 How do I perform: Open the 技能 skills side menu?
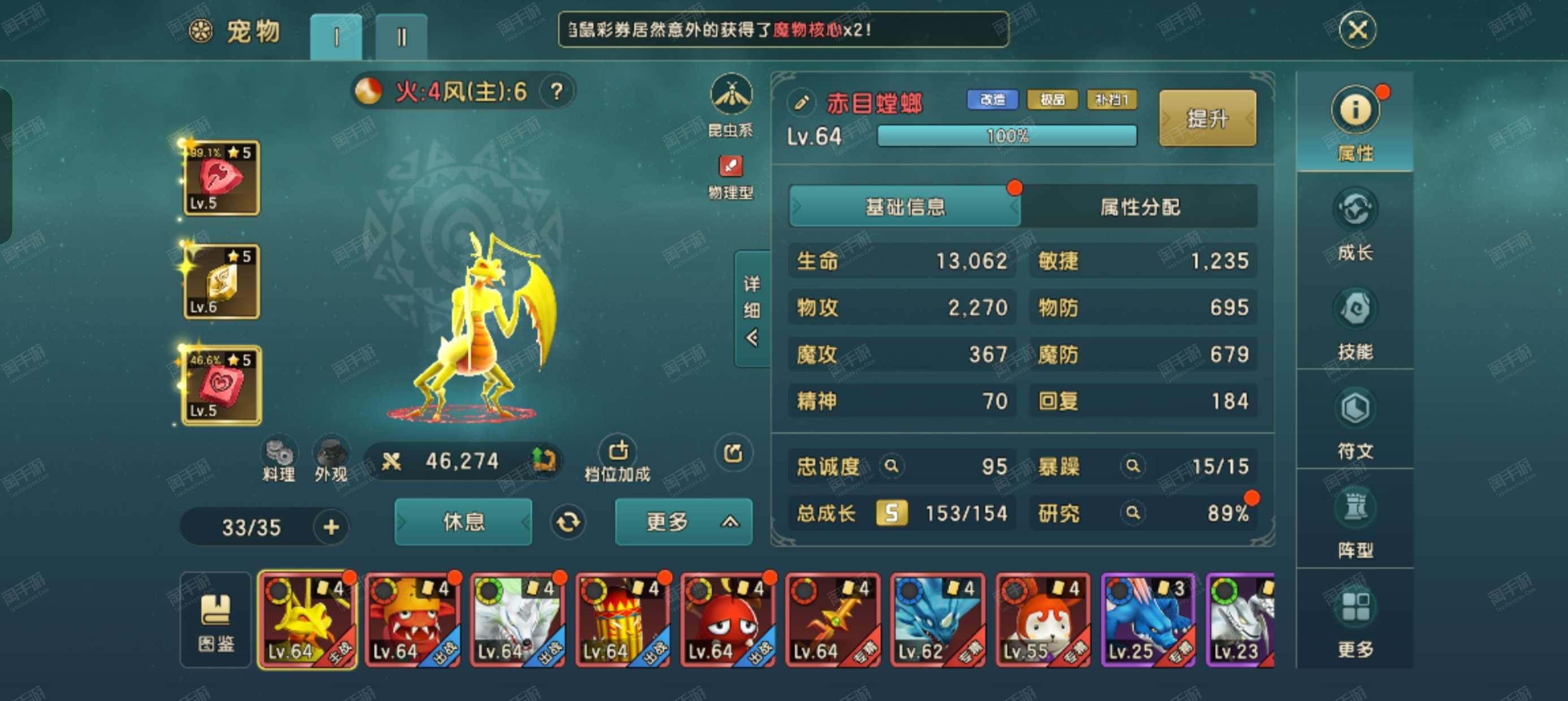pos(1355,324)
